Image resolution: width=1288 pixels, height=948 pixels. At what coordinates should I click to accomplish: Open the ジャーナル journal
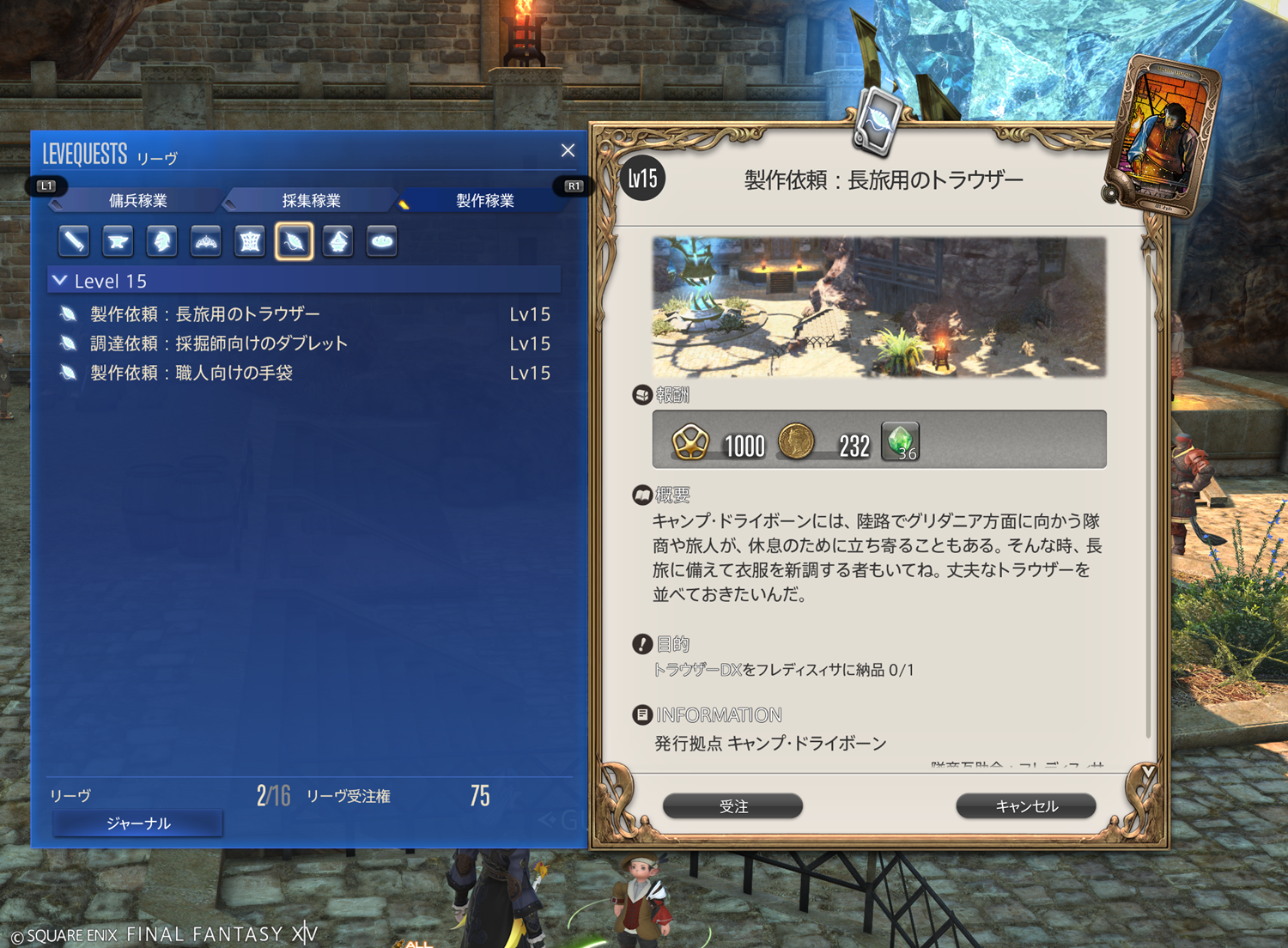coord(138,823)
